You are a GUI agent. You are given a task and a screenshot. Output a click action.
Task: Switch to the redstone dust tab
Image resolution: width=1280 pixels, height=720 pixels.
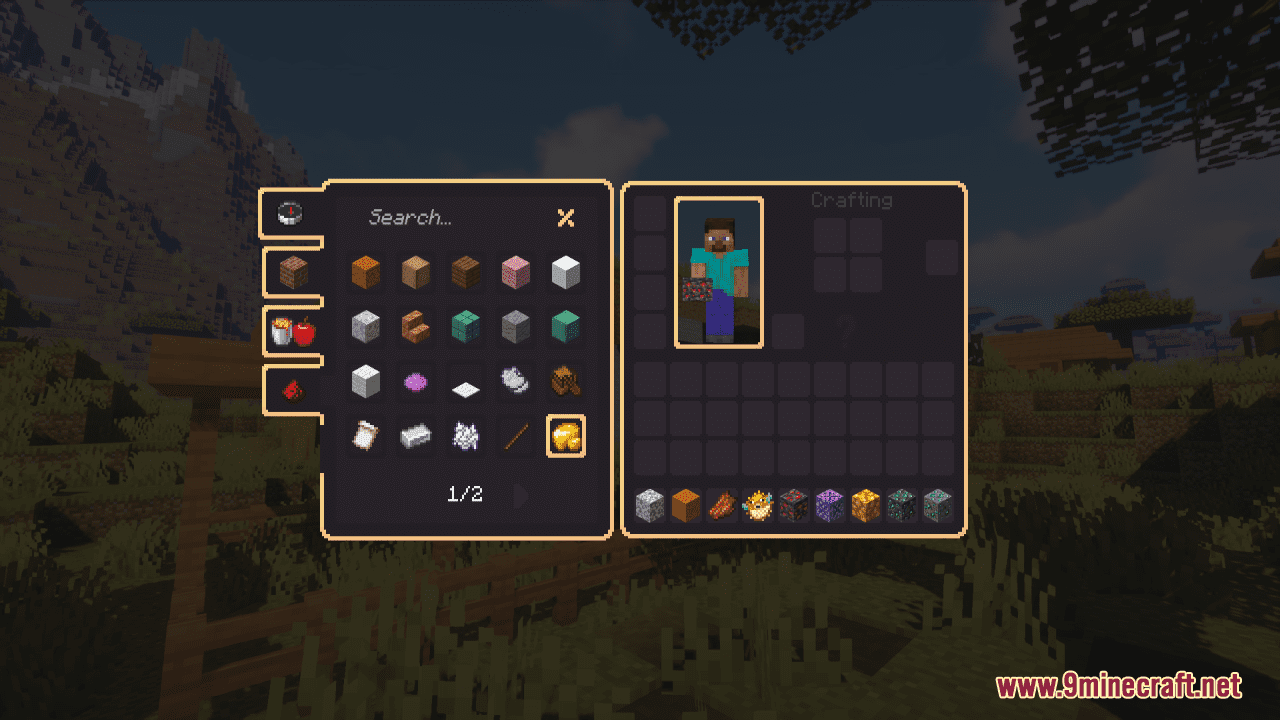tap(293, 390)
